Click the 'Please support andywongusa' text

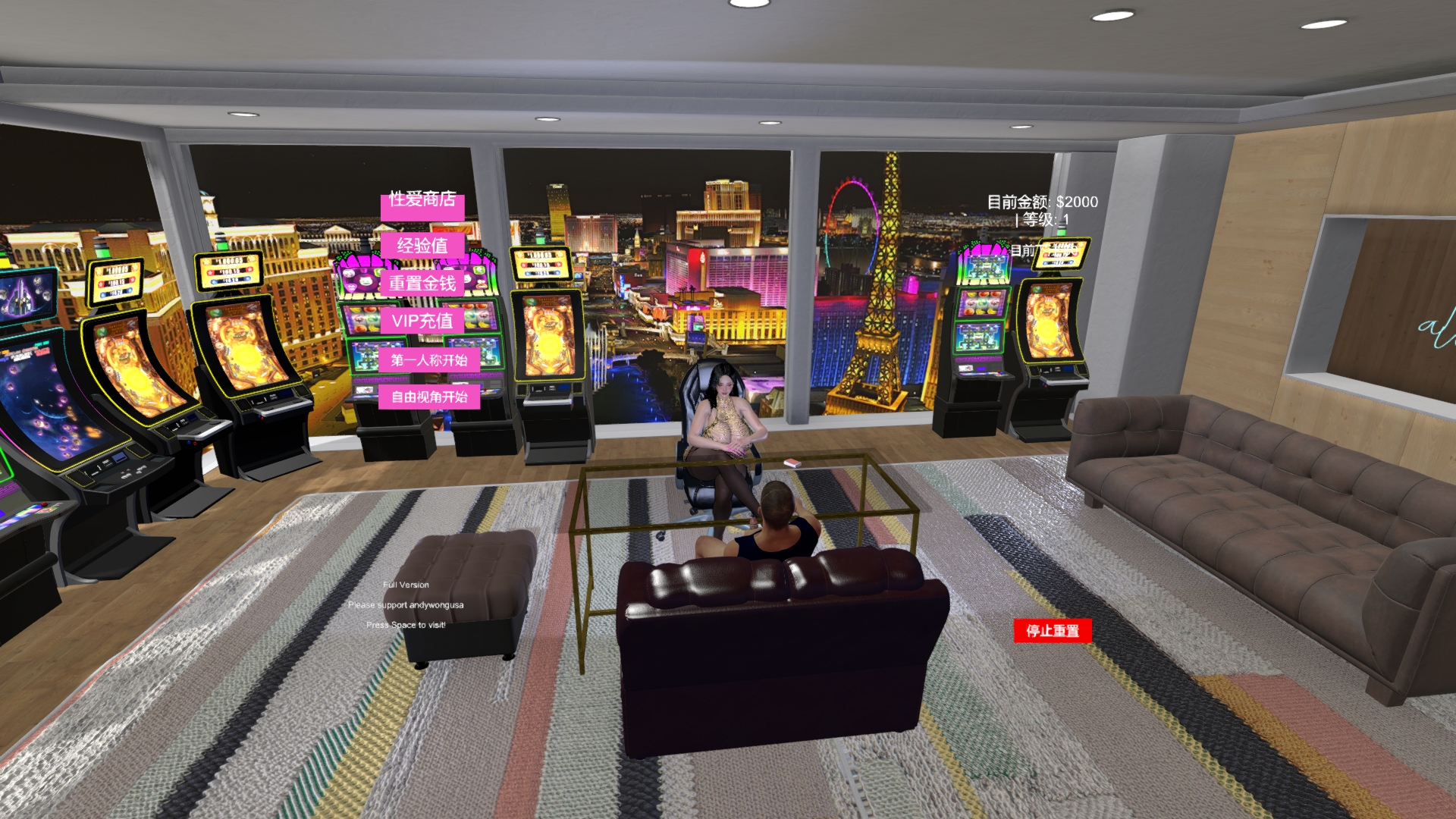406,605
